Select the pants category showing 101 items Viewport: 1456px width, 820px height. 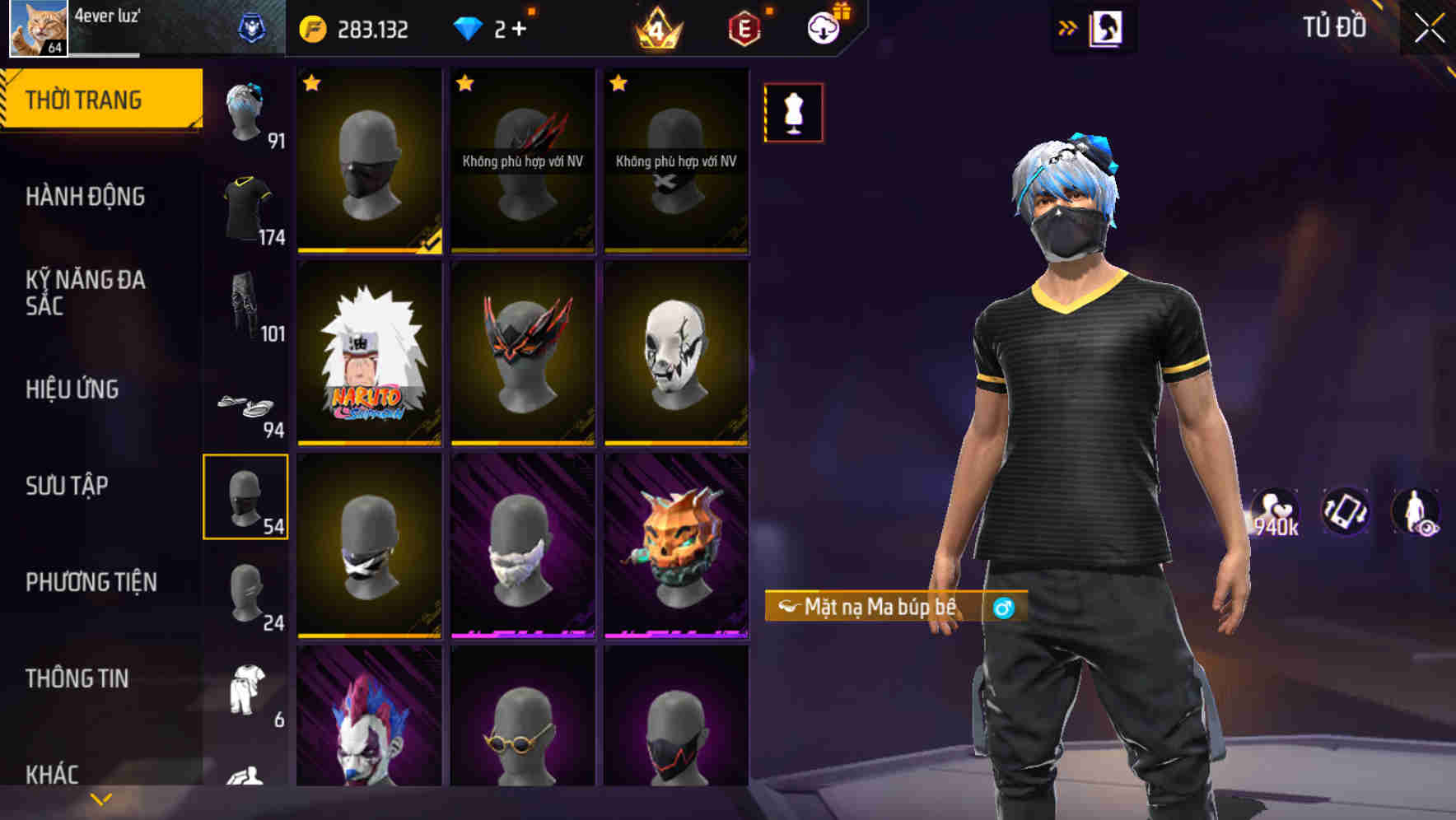(x=246, y=309)
